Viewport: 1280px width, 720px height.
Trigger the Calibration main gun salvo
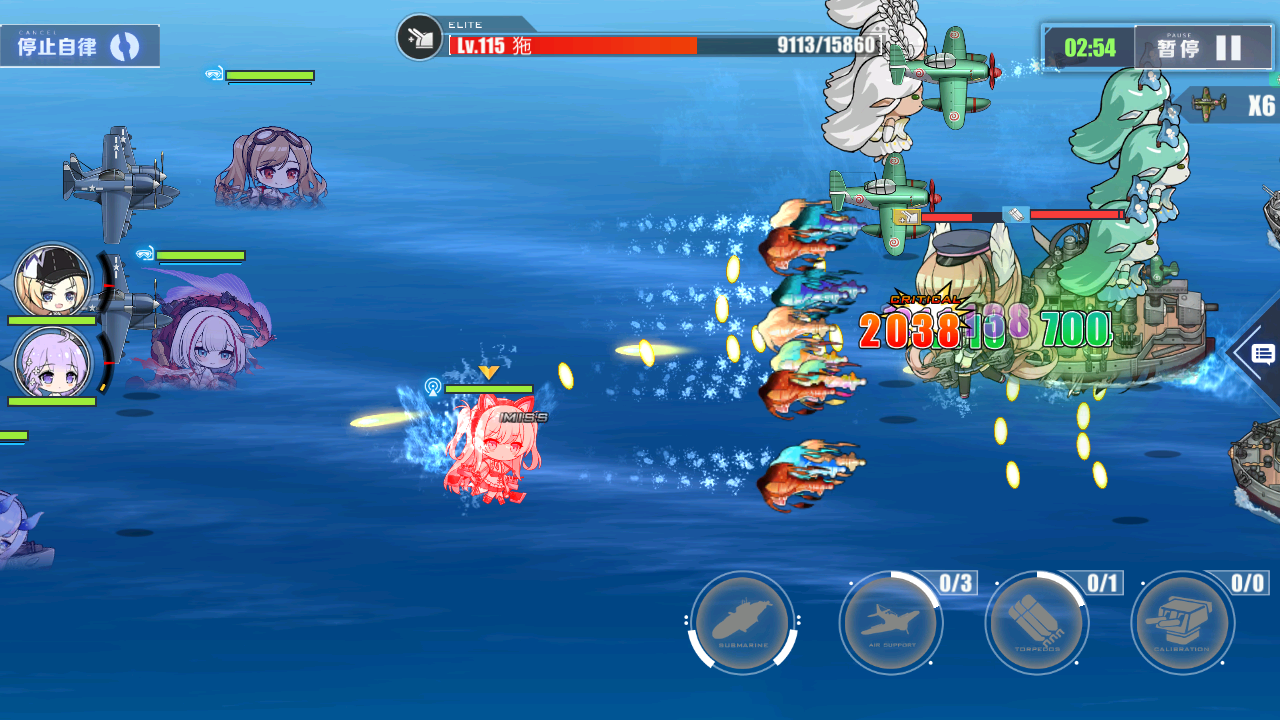1182,623
